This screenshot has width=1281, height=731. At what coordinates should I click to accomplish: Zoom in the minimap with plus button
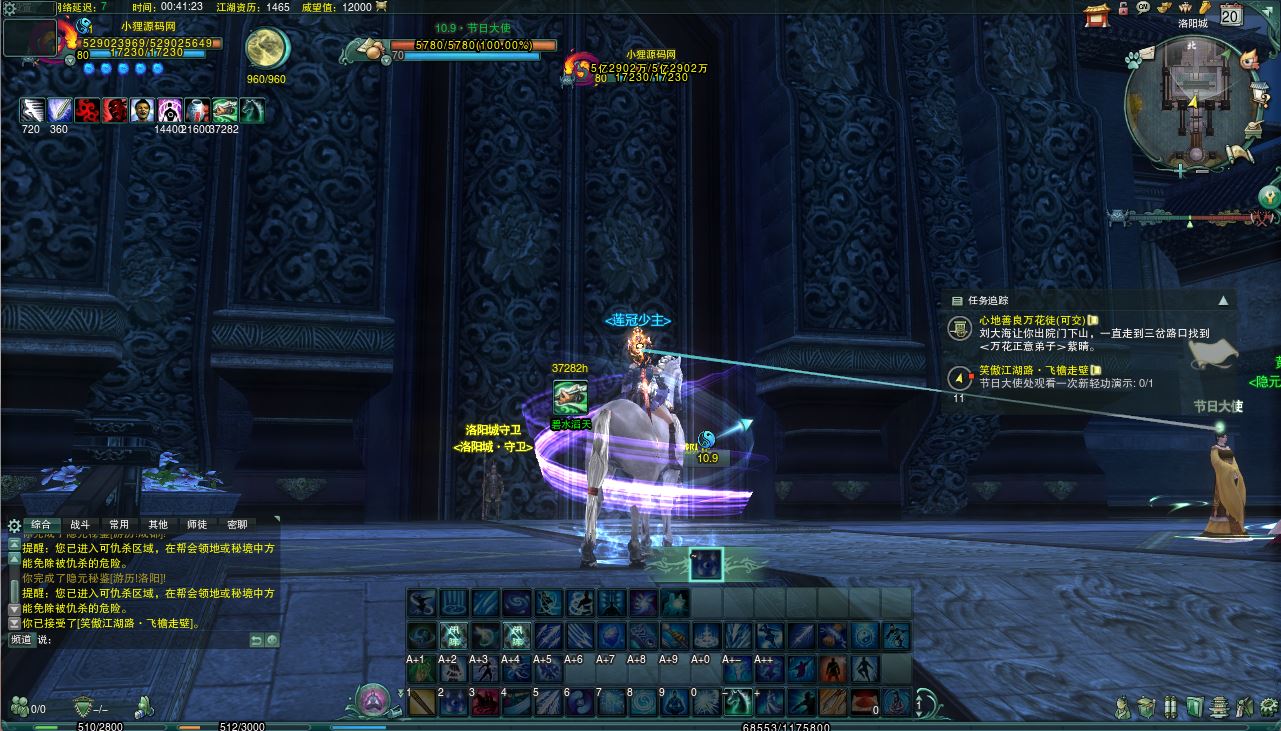pos(1181,171)
